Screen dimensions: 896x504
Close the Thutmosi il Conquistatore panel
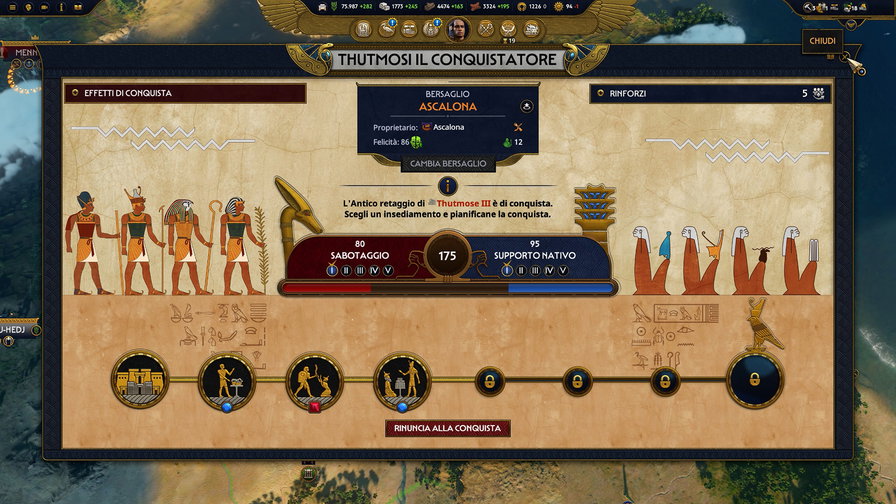[822, 43]
